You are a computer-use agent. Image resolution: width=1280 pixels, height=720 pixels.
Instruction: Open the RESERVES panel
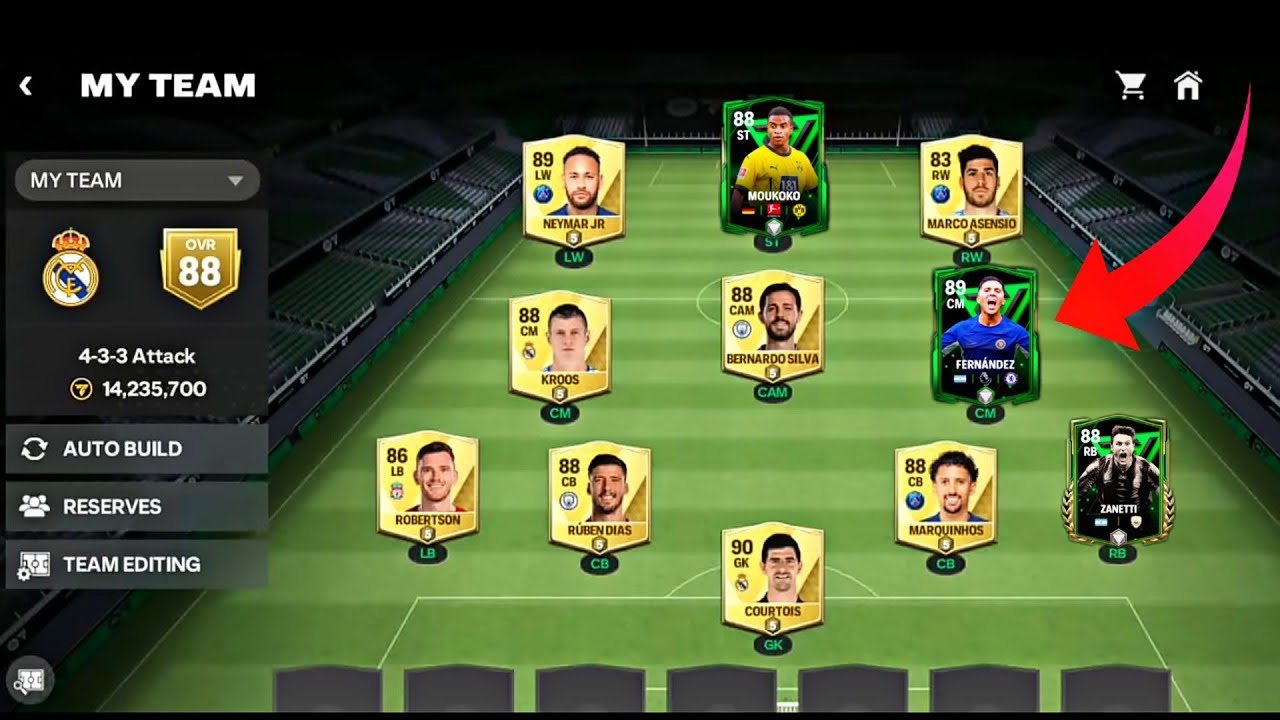[x=110, y=507]
